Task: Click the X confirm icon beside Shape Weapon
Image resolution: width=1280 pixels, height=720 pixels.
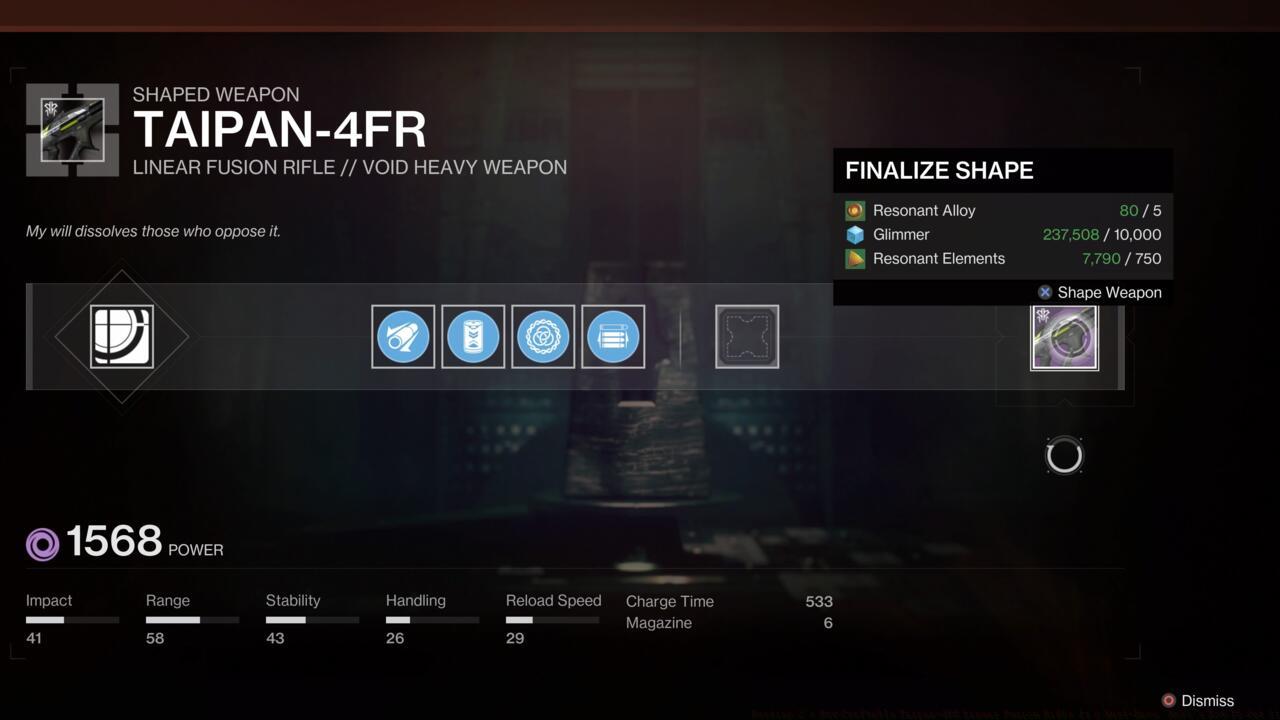Action: point(1044,292)
